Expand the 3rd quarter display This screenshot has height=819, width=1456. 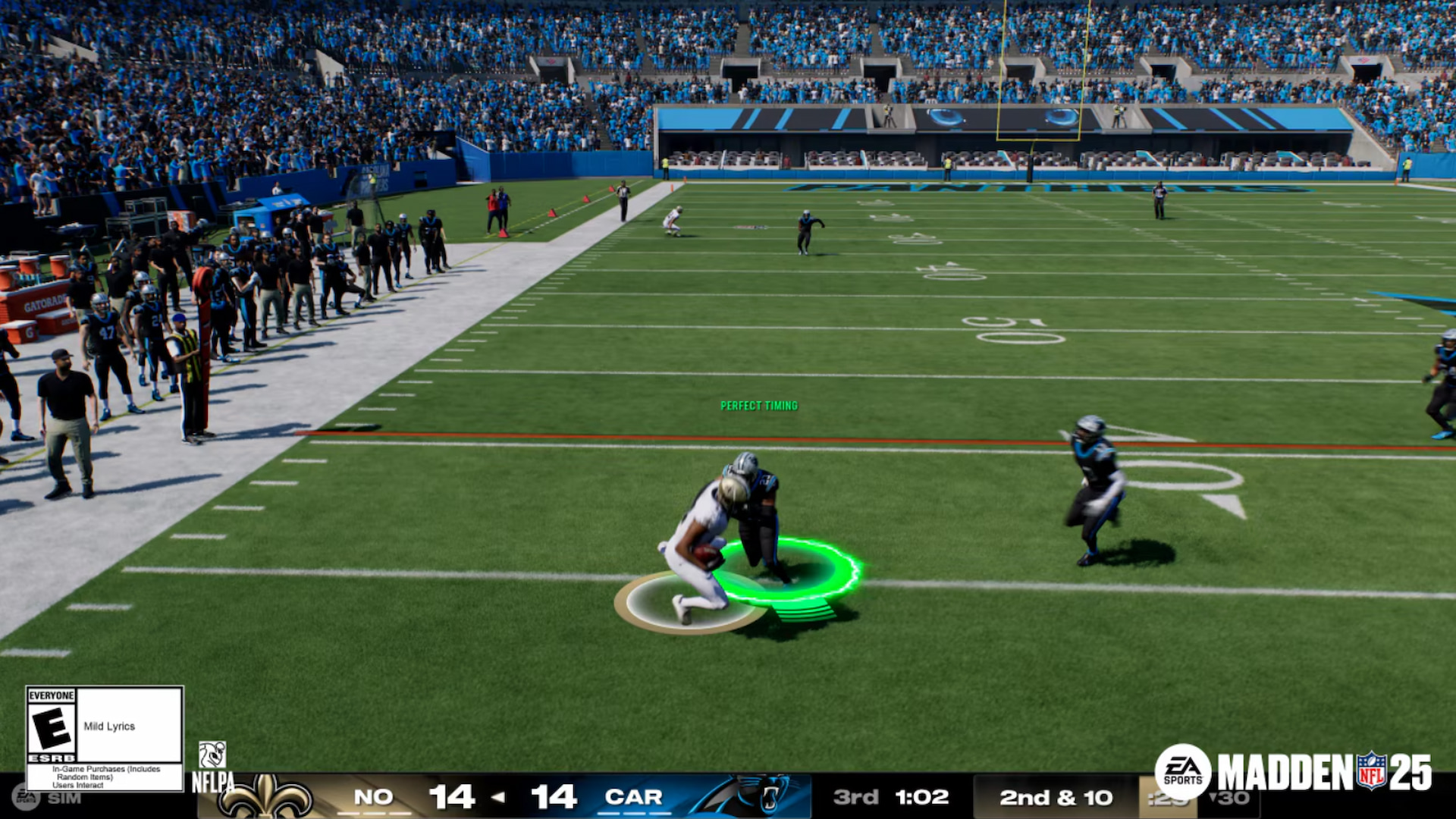point(857,797)
